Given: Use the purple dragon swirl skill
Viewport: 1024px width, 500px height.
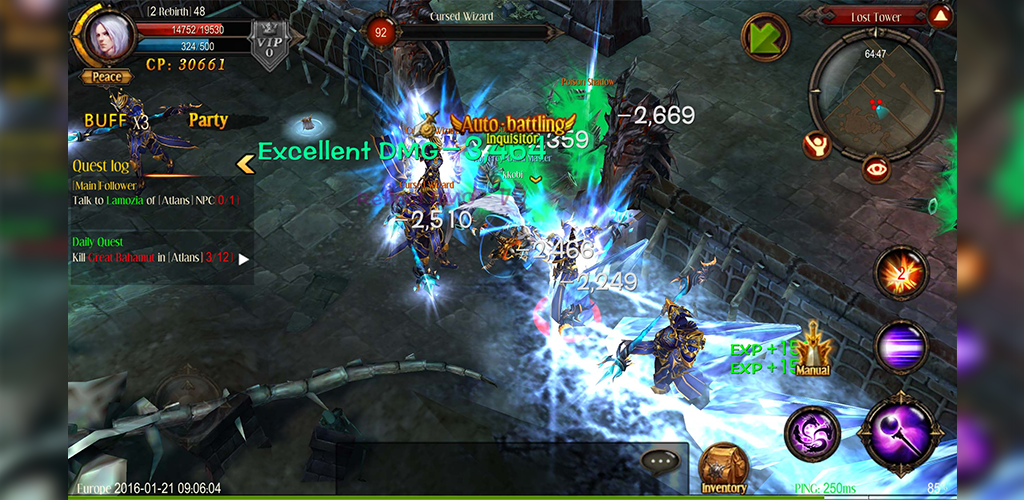Looking at the screenshot, I should tap(812, 433).
